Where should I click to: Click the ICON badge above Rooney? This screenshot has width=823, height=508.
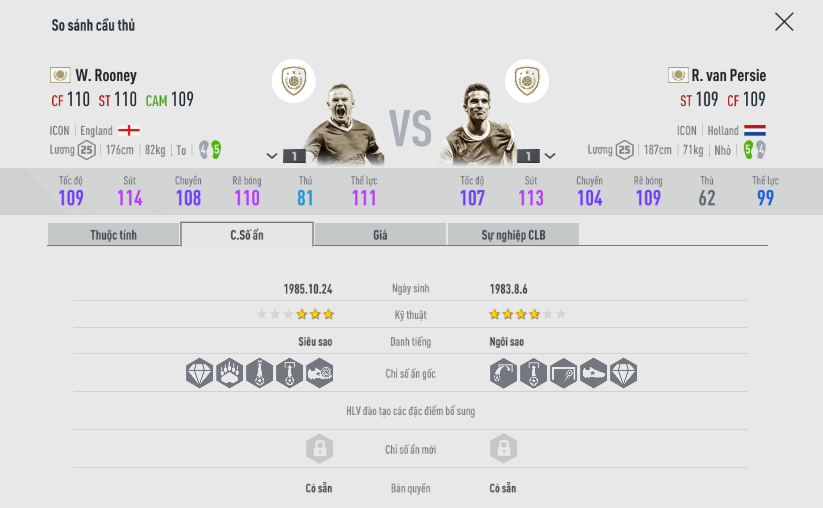[293, 81]
